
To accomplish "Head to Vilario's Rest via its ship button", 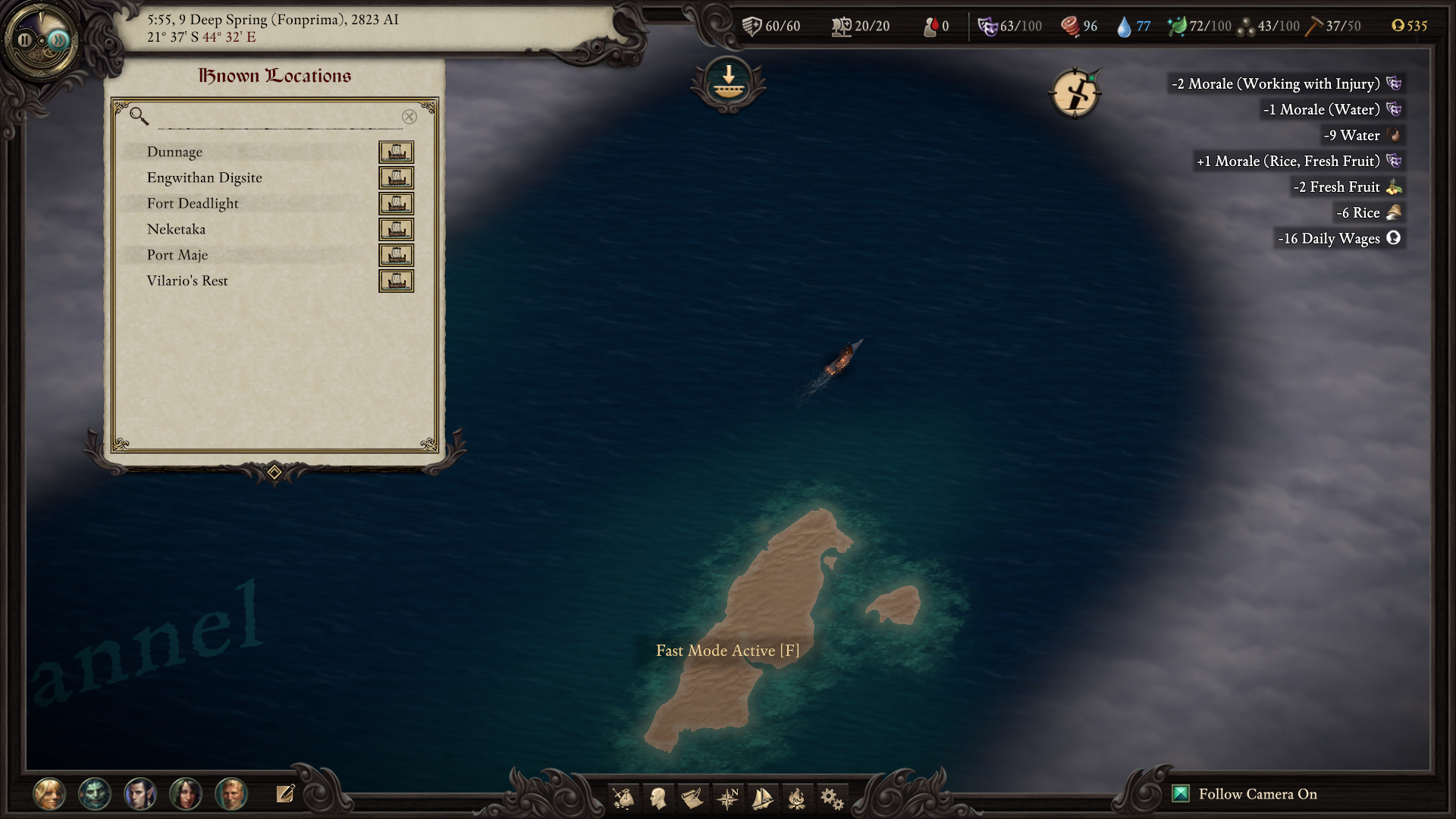I will [x=396, y=281].
